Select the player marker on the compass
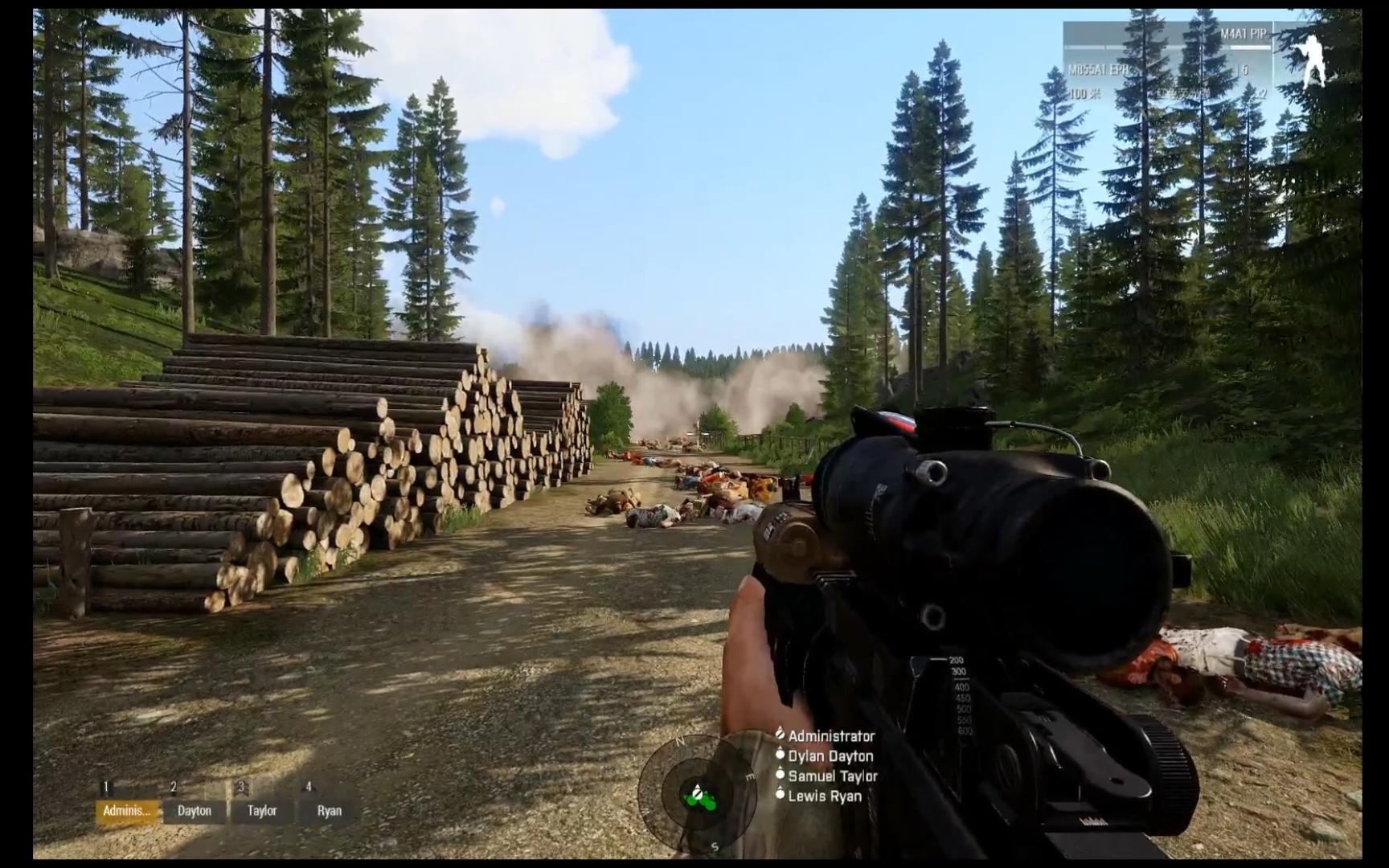 [696, 794]
